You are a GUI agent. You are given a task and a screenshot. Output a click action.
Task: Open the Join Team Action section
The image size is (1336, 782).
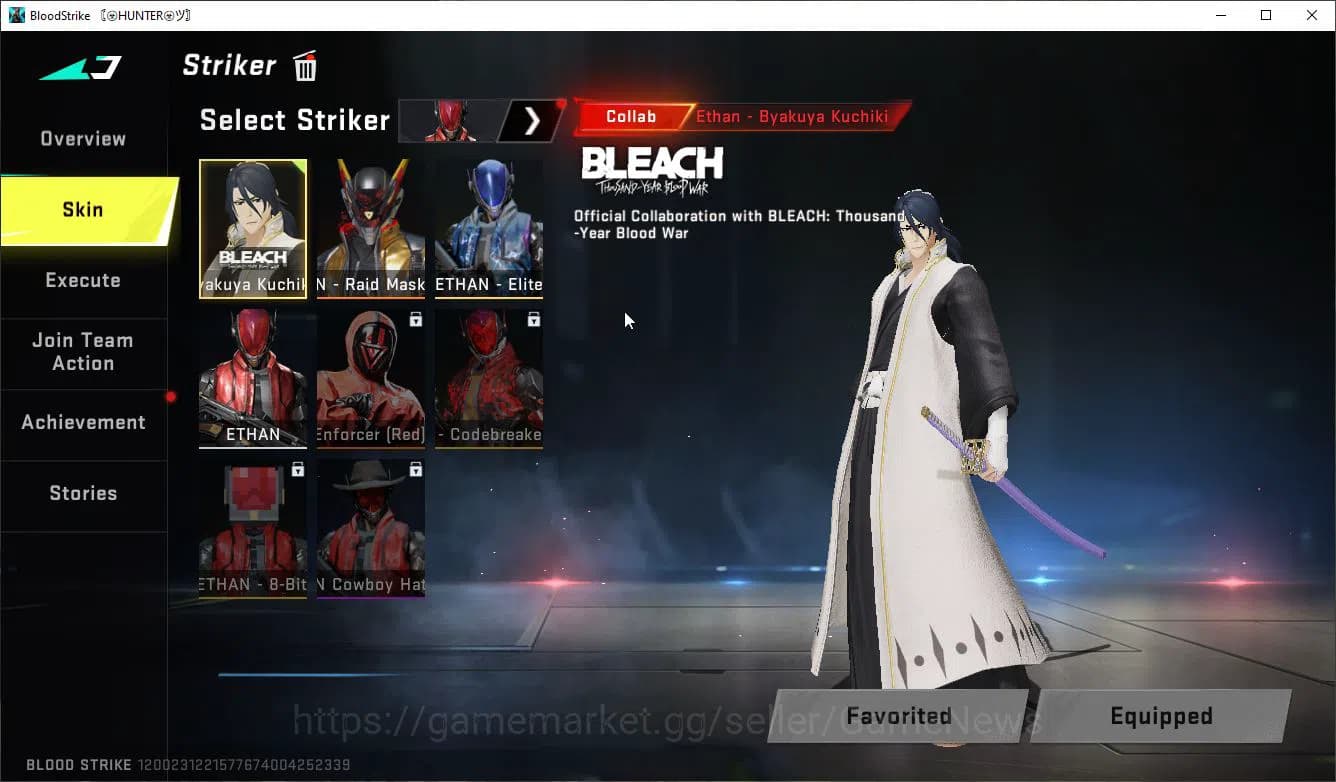(82, 352)
